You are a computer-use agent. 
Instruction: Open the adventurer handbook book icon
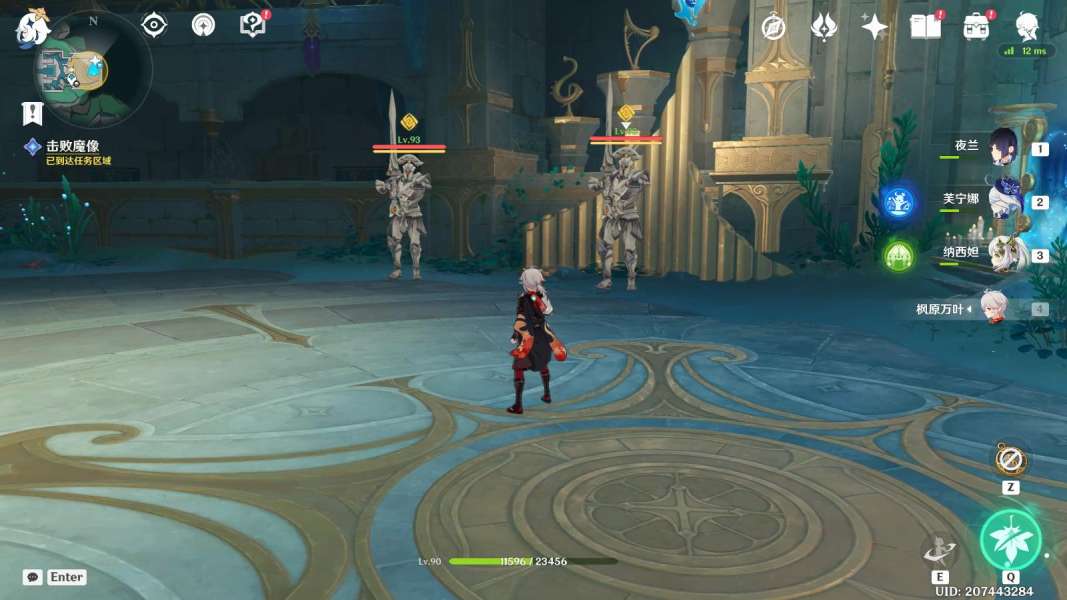925,27
